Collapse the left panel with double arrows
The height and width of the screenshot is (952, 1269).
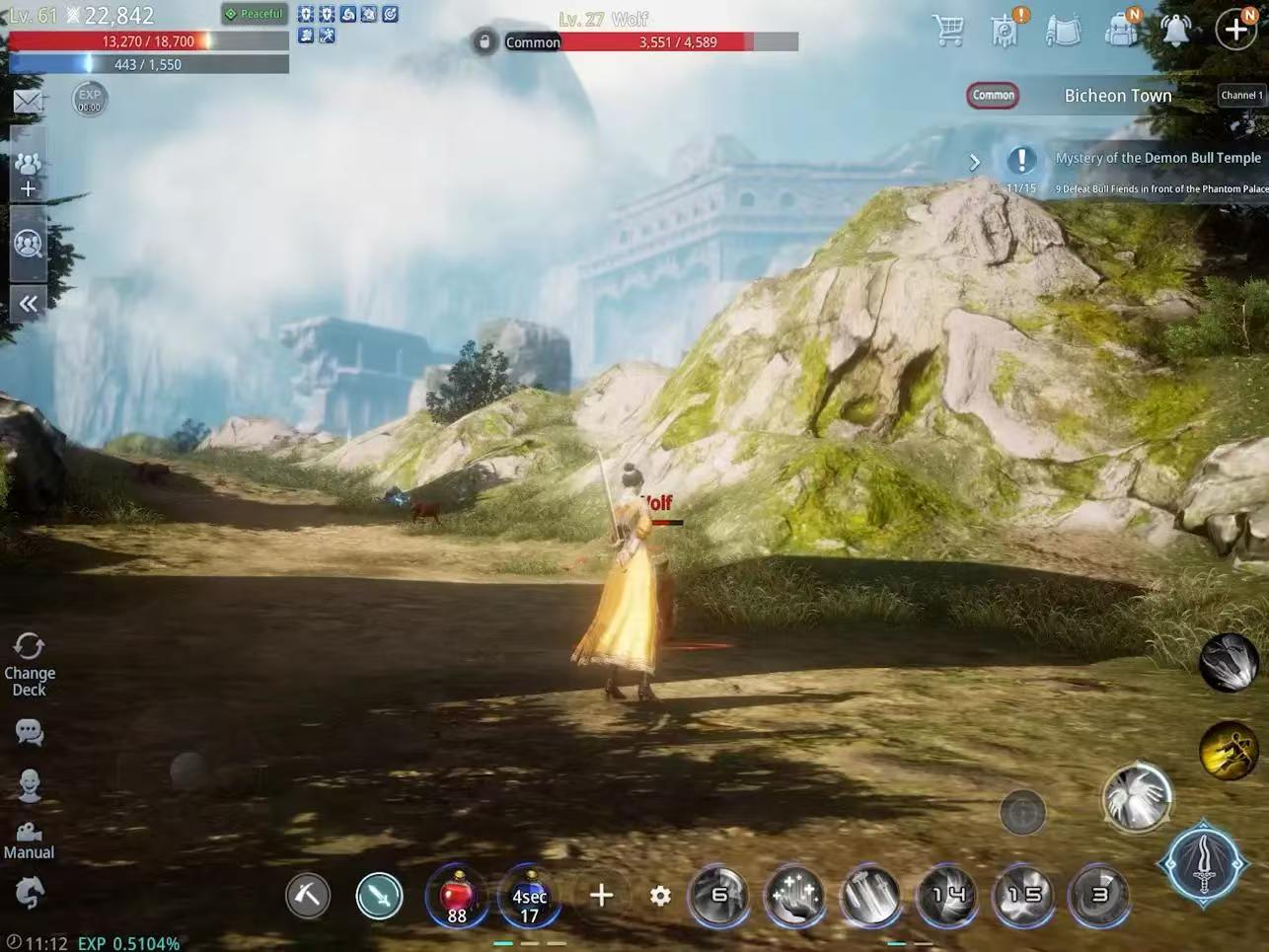[28, 304]
